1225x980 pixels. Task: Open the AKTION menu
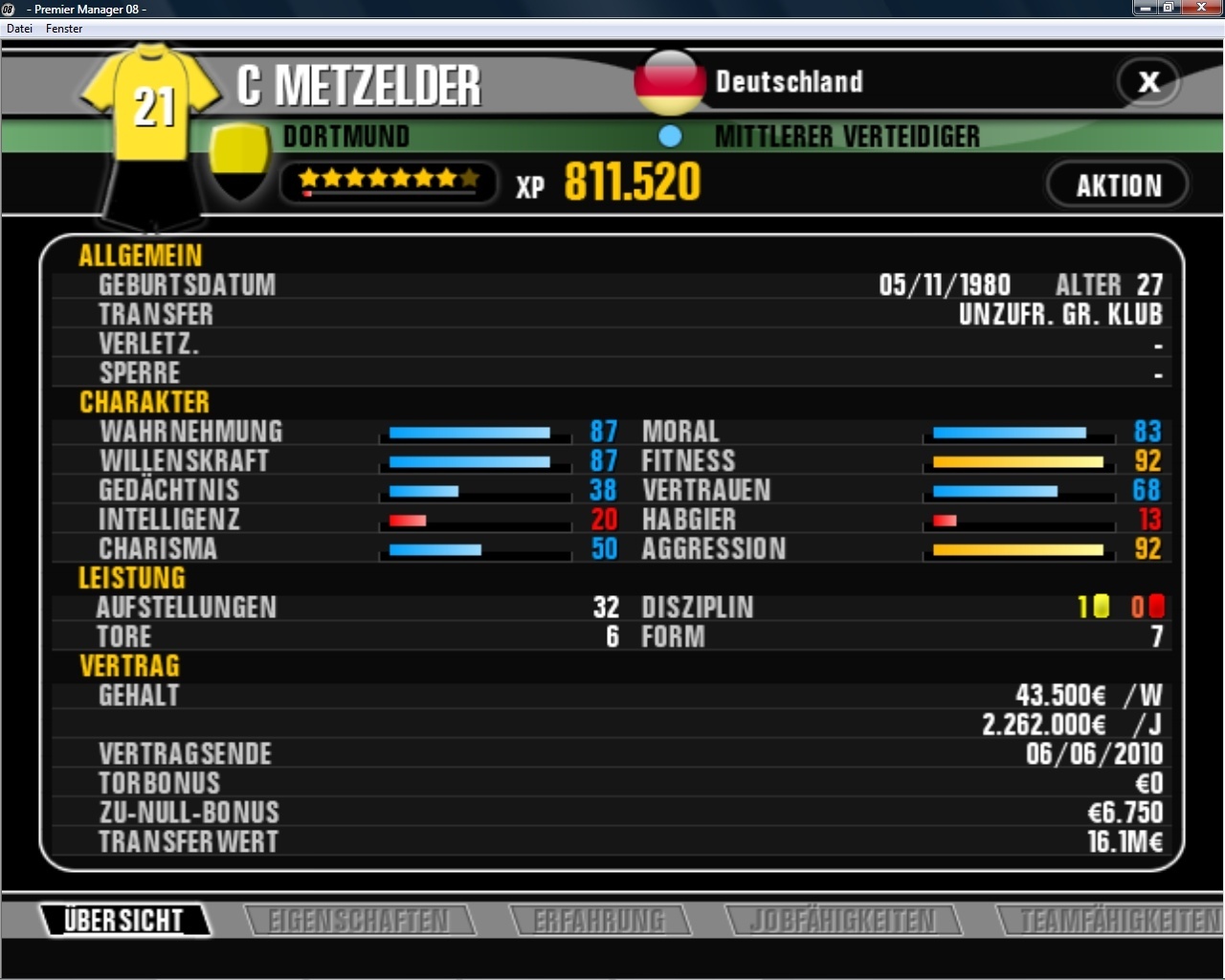[1117, 184]
